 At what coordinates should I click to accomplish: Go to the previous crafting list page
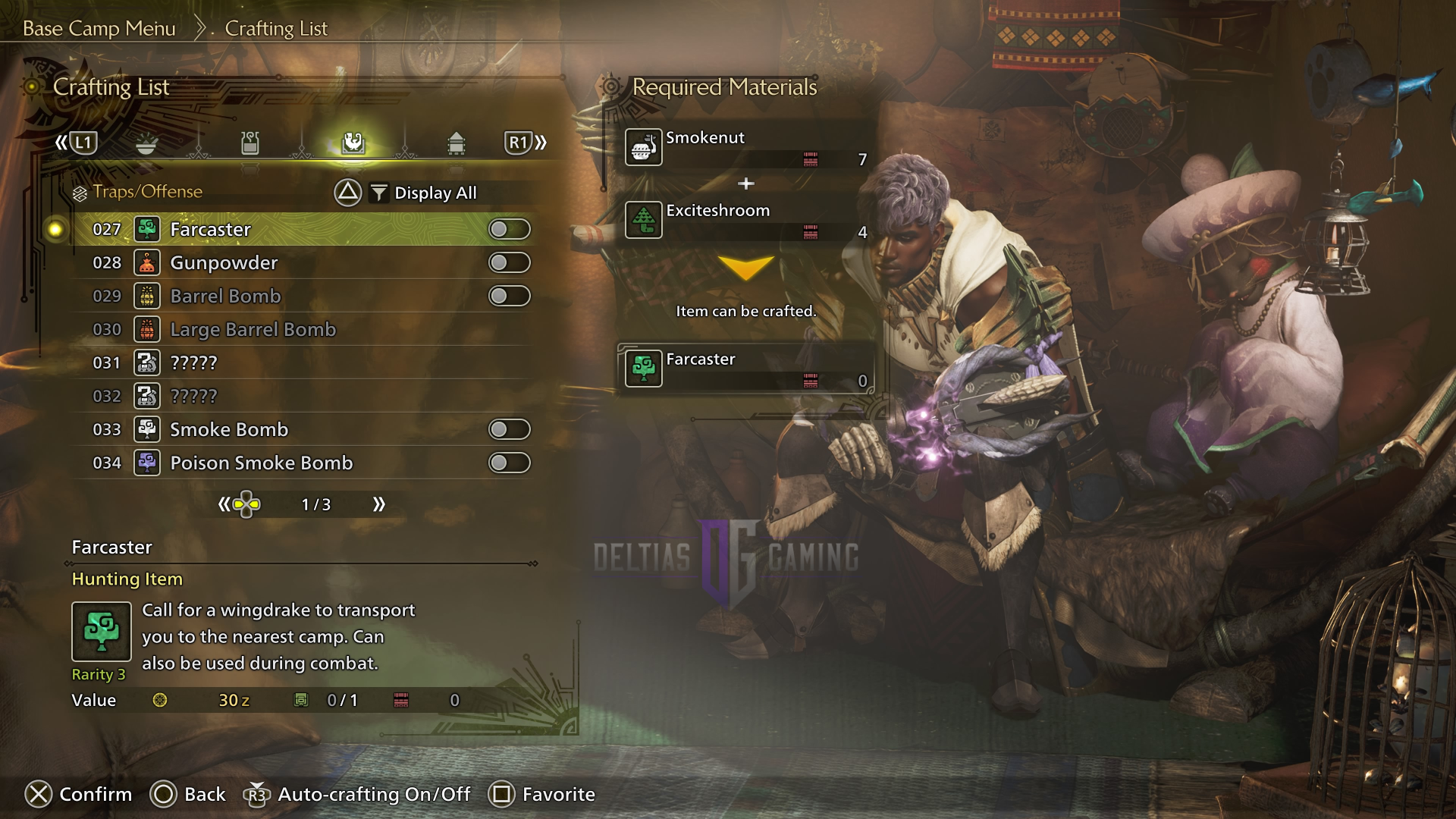pos(224,504)
